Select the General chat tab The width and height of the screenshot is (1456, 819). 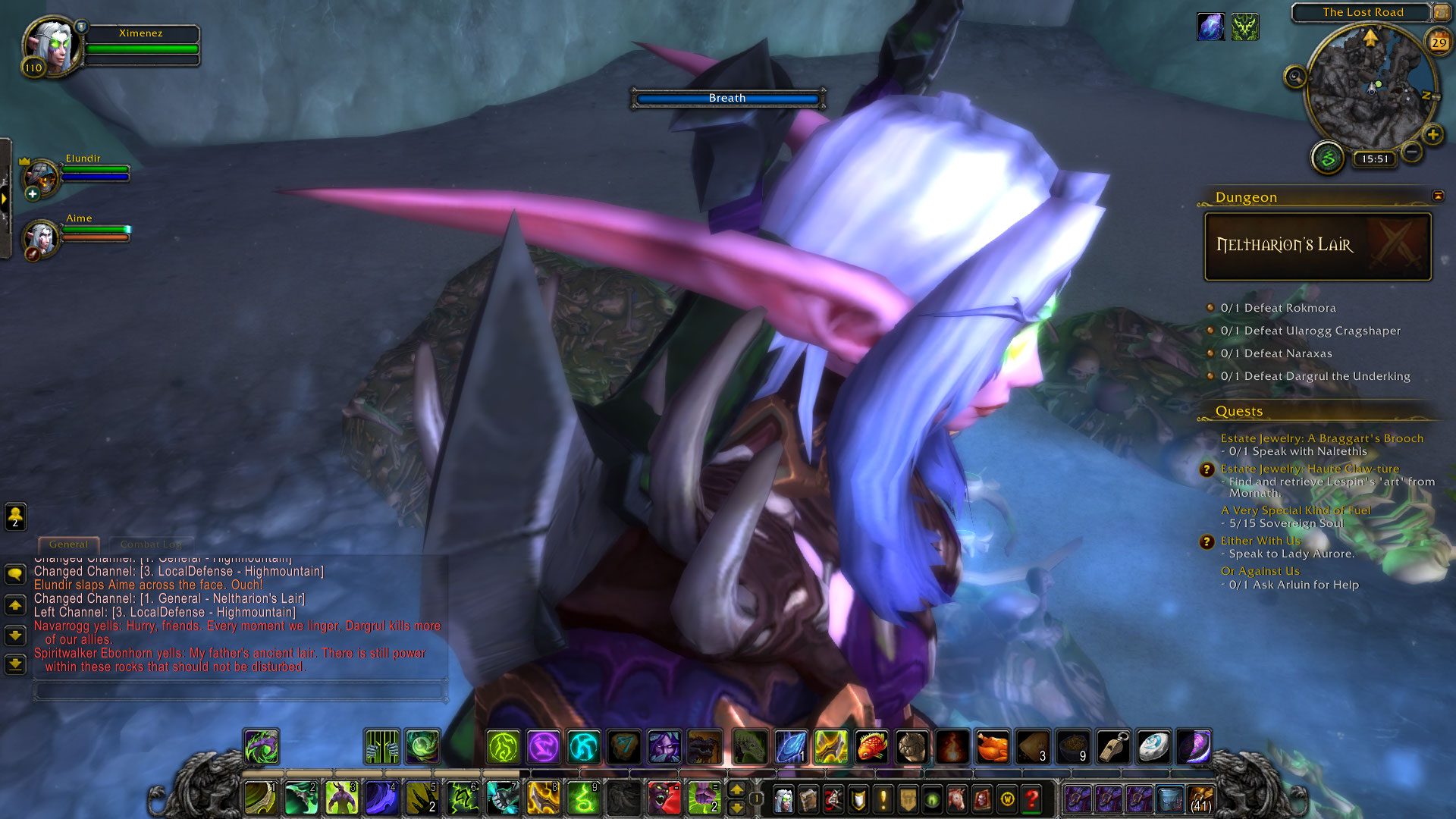tap(68, 544)
